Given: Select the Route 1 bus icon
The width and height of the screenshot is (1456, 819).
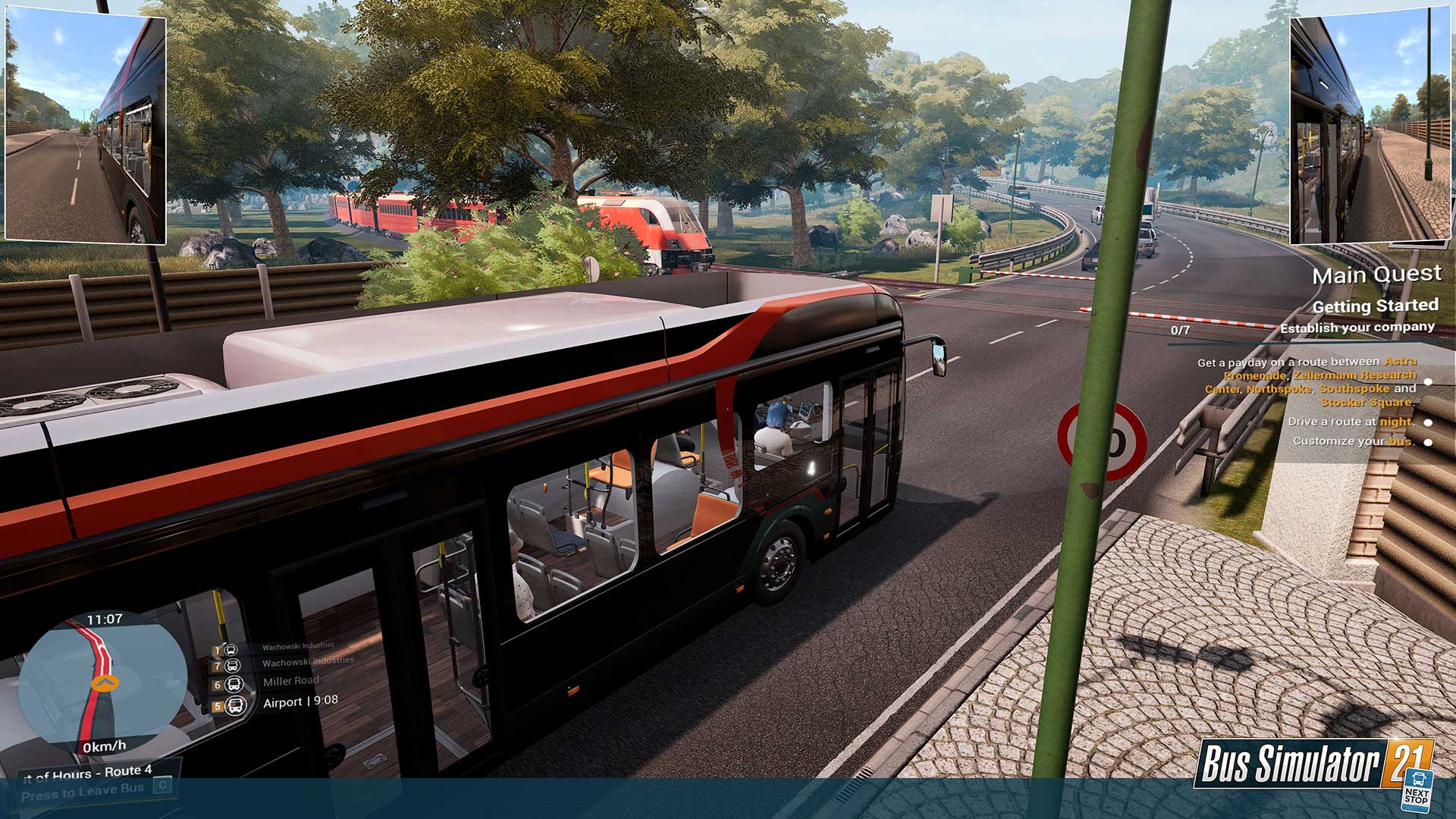Looking at the screenshot, I should point(232,651).
